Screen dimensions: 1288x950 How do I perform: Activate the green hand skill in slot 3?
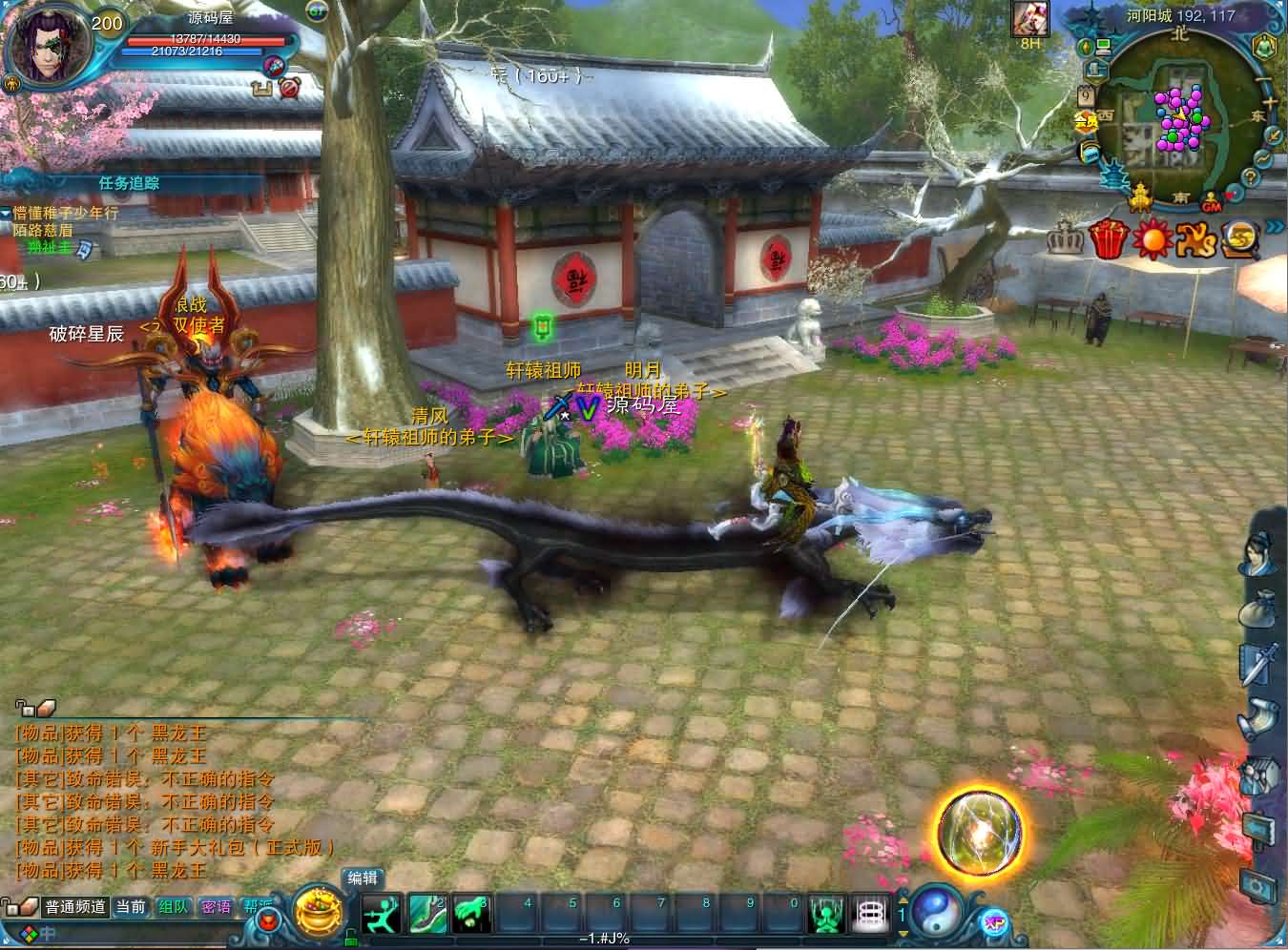click(471, 915)
